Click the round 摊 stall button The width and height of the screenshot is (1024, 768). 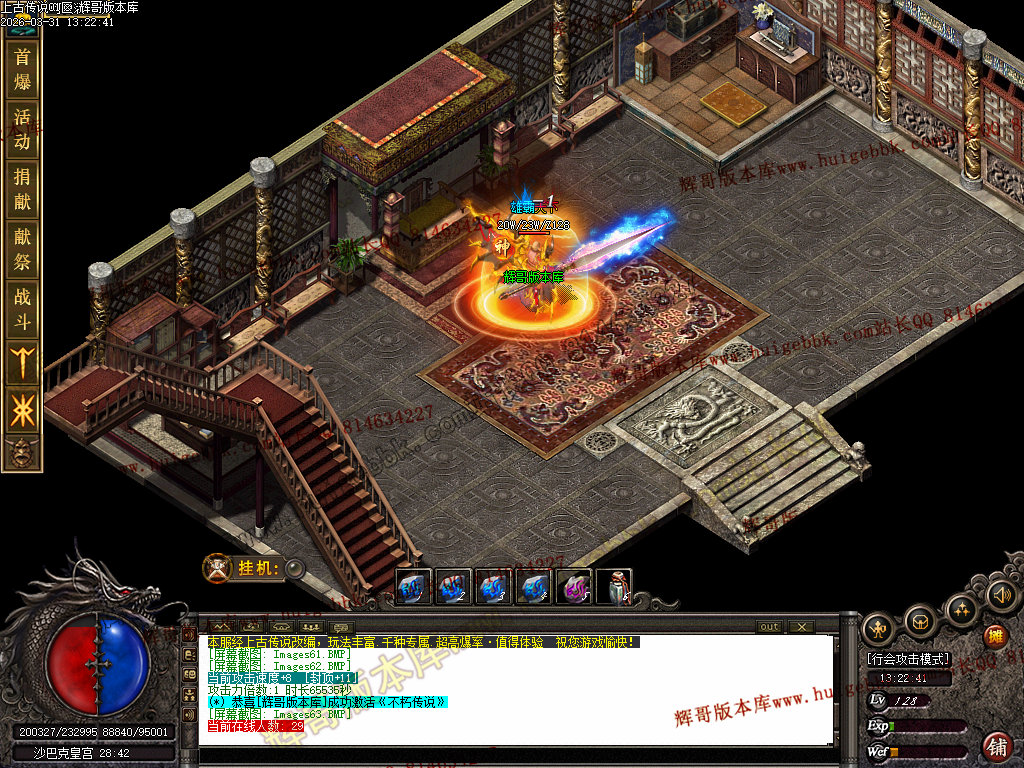coord(995,637)
